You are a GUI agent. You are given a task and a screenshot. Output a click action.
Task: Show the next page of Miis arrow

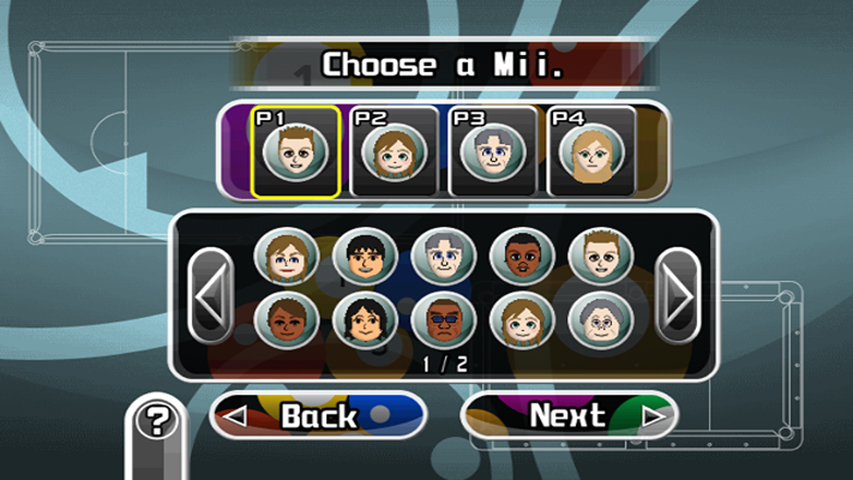(x=678, y=294)
